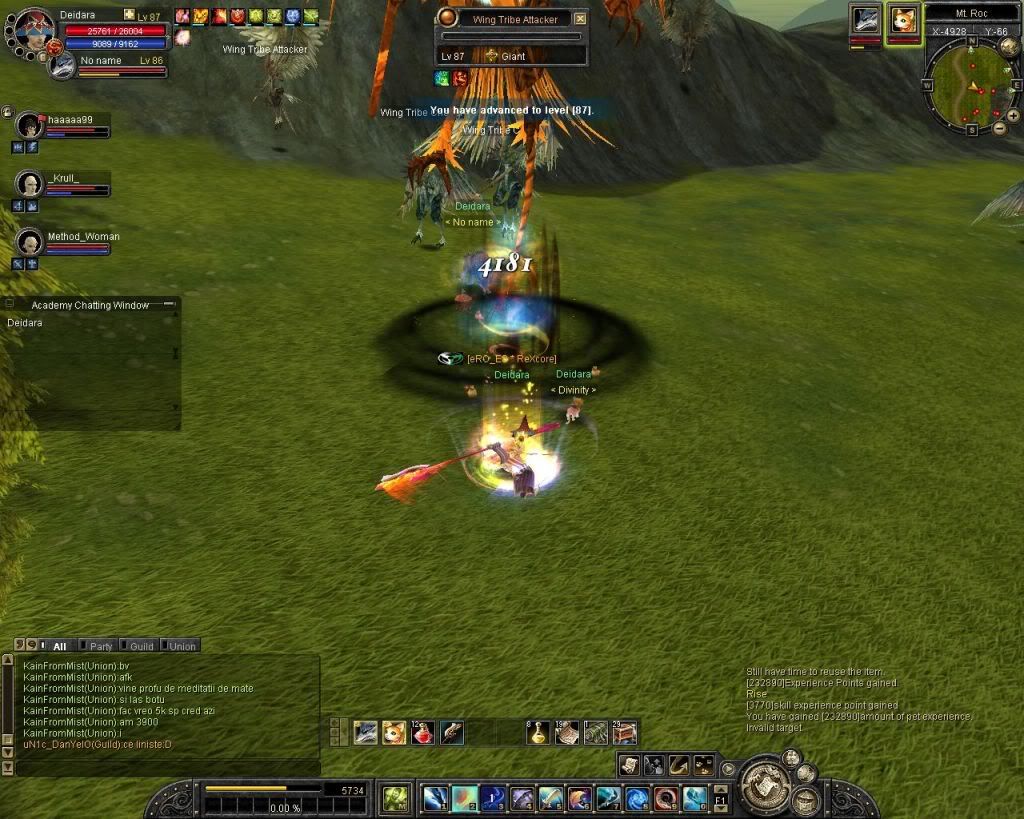The height and width of the screenshot is (819, 1024).
Task: Click the Mt. Roc circular minimap
Action: 968,85
